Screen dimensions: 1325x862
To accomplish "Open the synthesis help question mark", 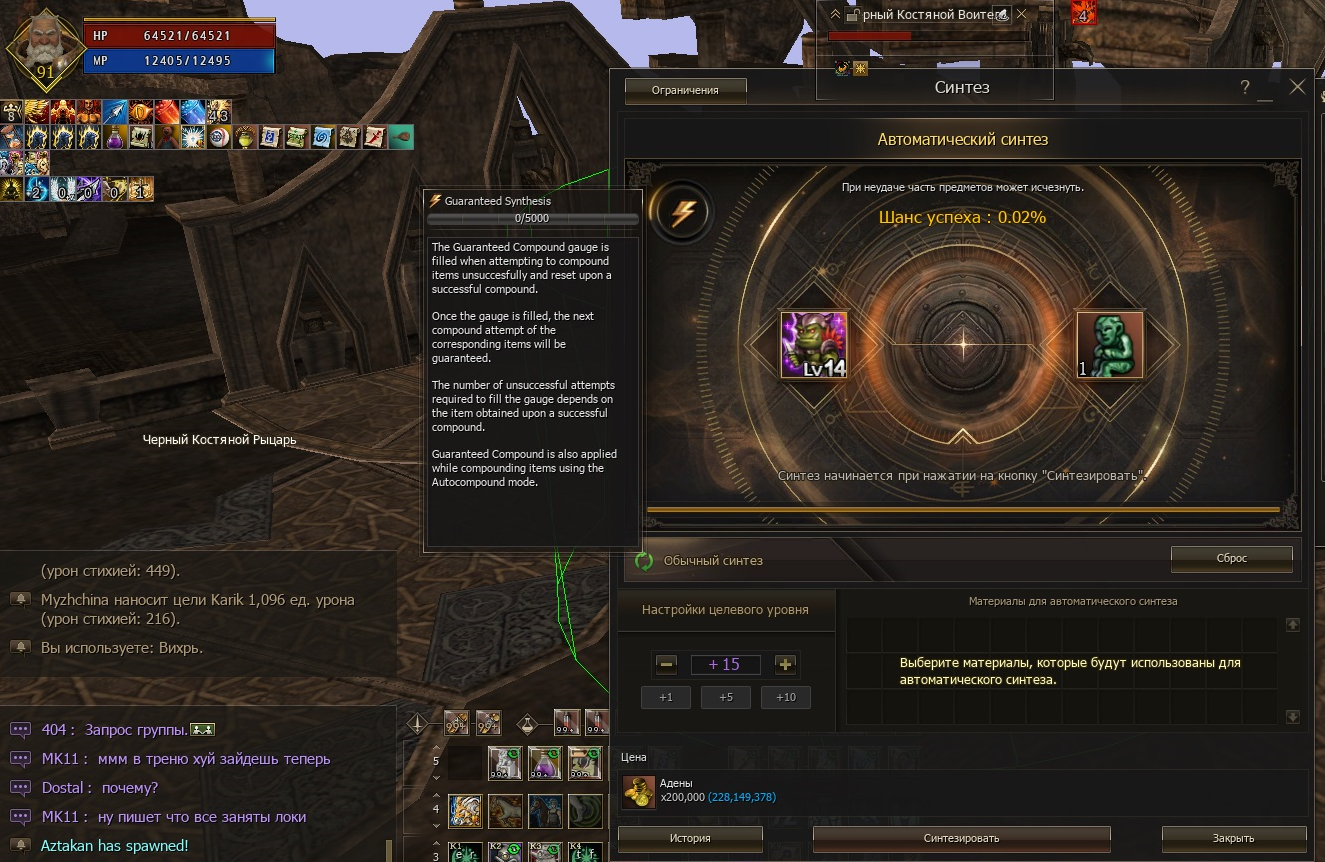I will (x=1245, y=88).
